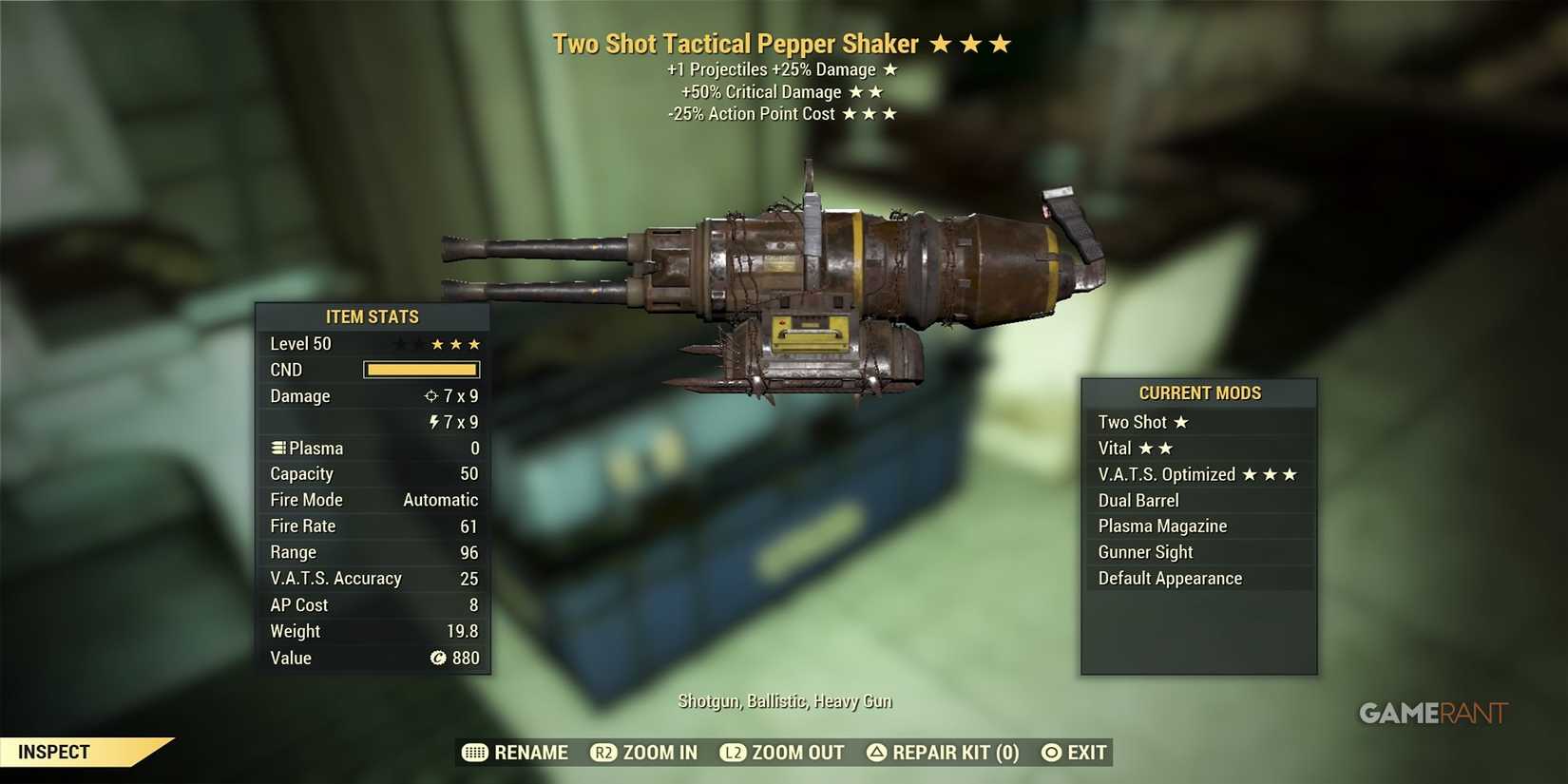Image resolution: width=1568 pixels, height=784 pixels.
Task: Activate the Exit option
Action: coord(1086,752)
